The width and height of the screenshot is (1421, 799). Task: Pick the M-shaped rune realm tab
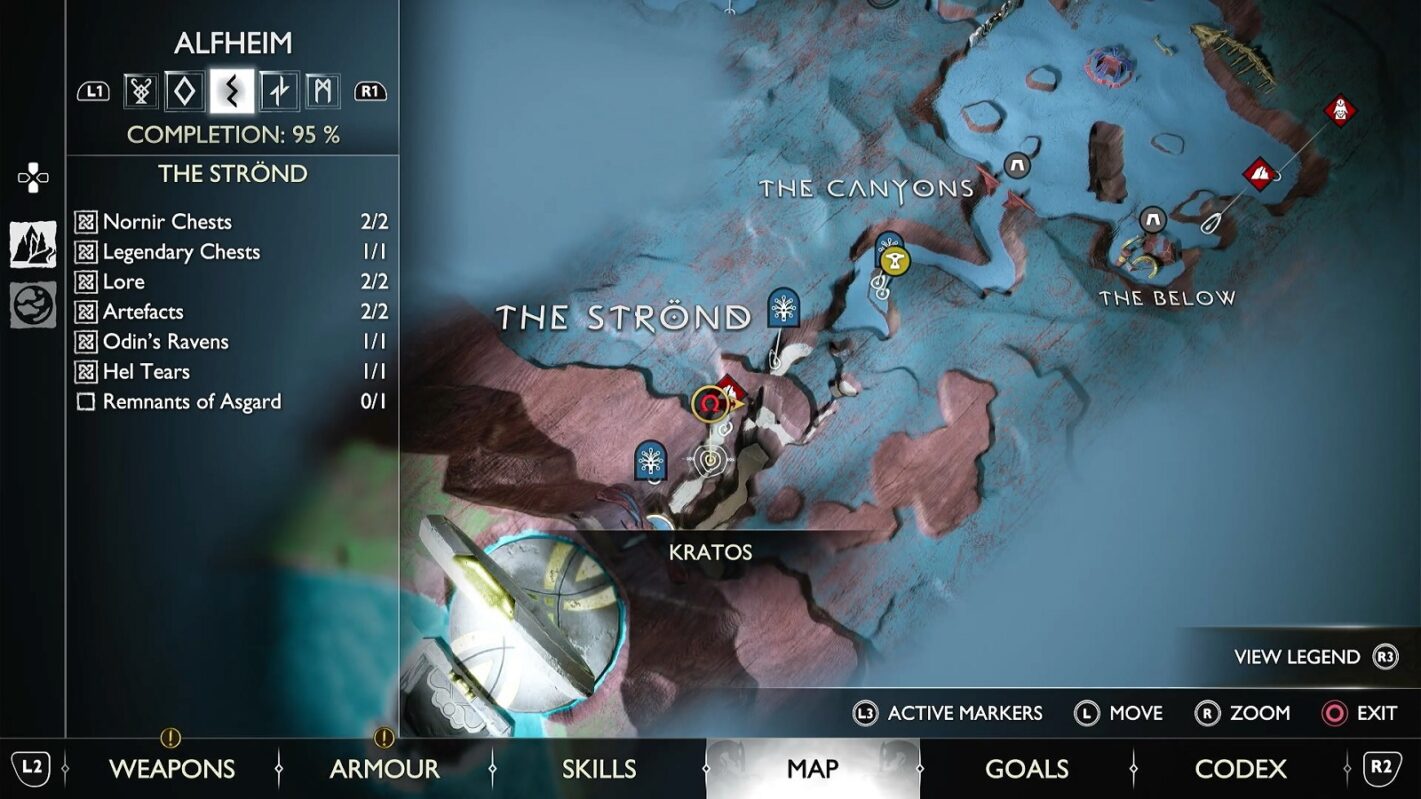pyautogui.click(x=322, y=92)
